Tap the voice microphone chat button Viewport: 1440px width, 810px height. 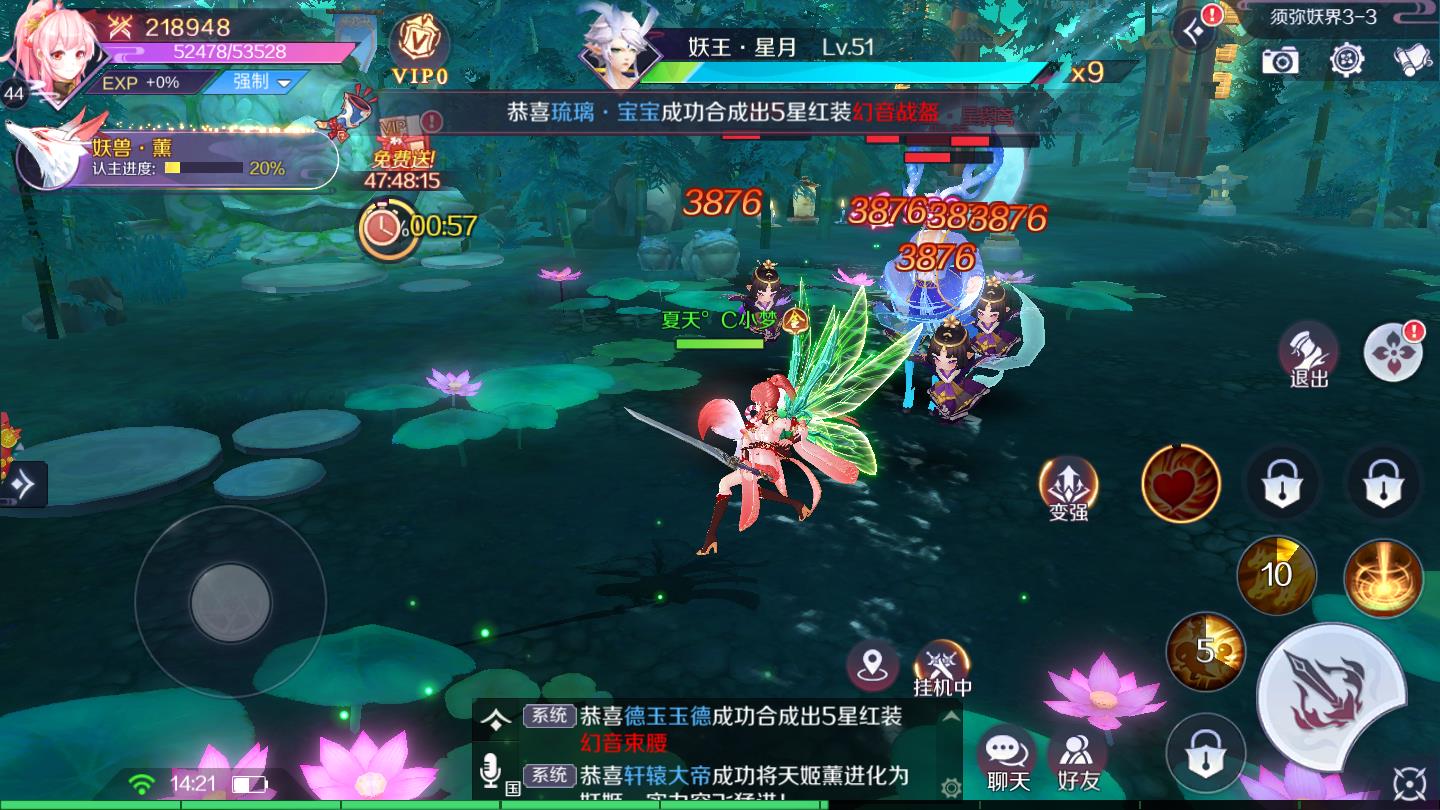click(490, 771)
